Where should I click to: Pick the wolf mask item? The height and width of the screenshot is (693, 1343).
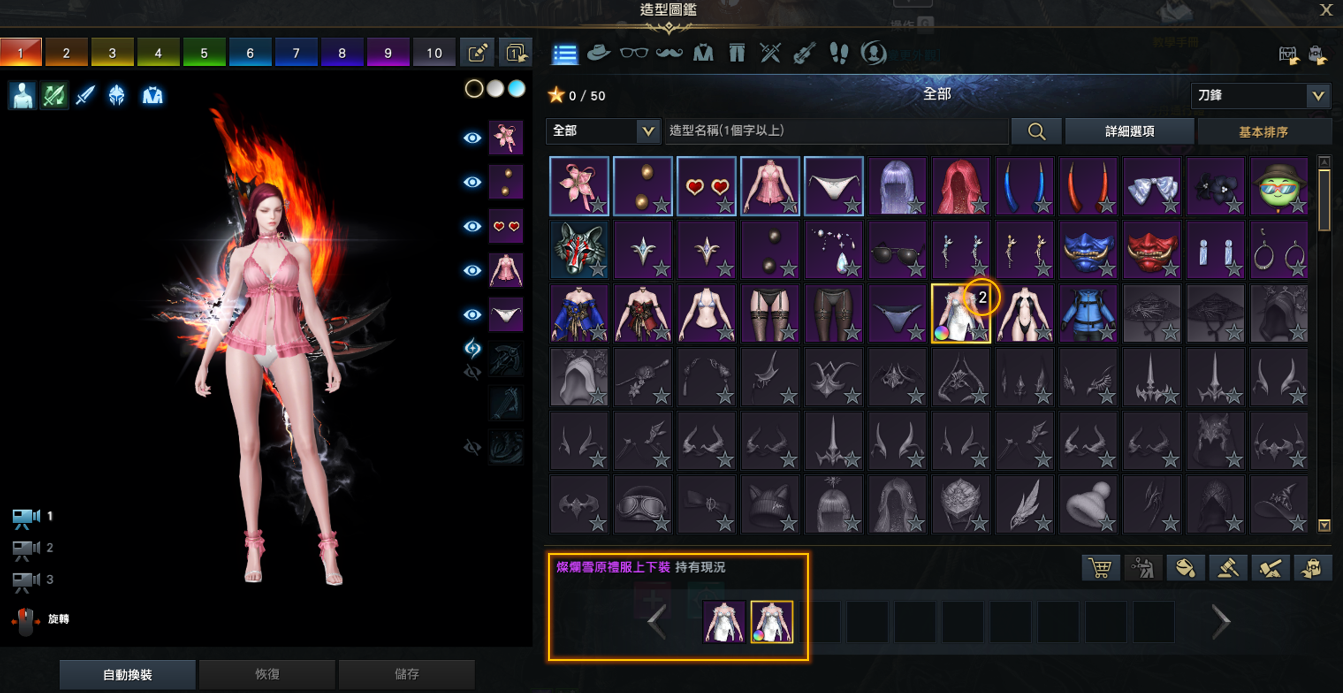coord(579,250)
